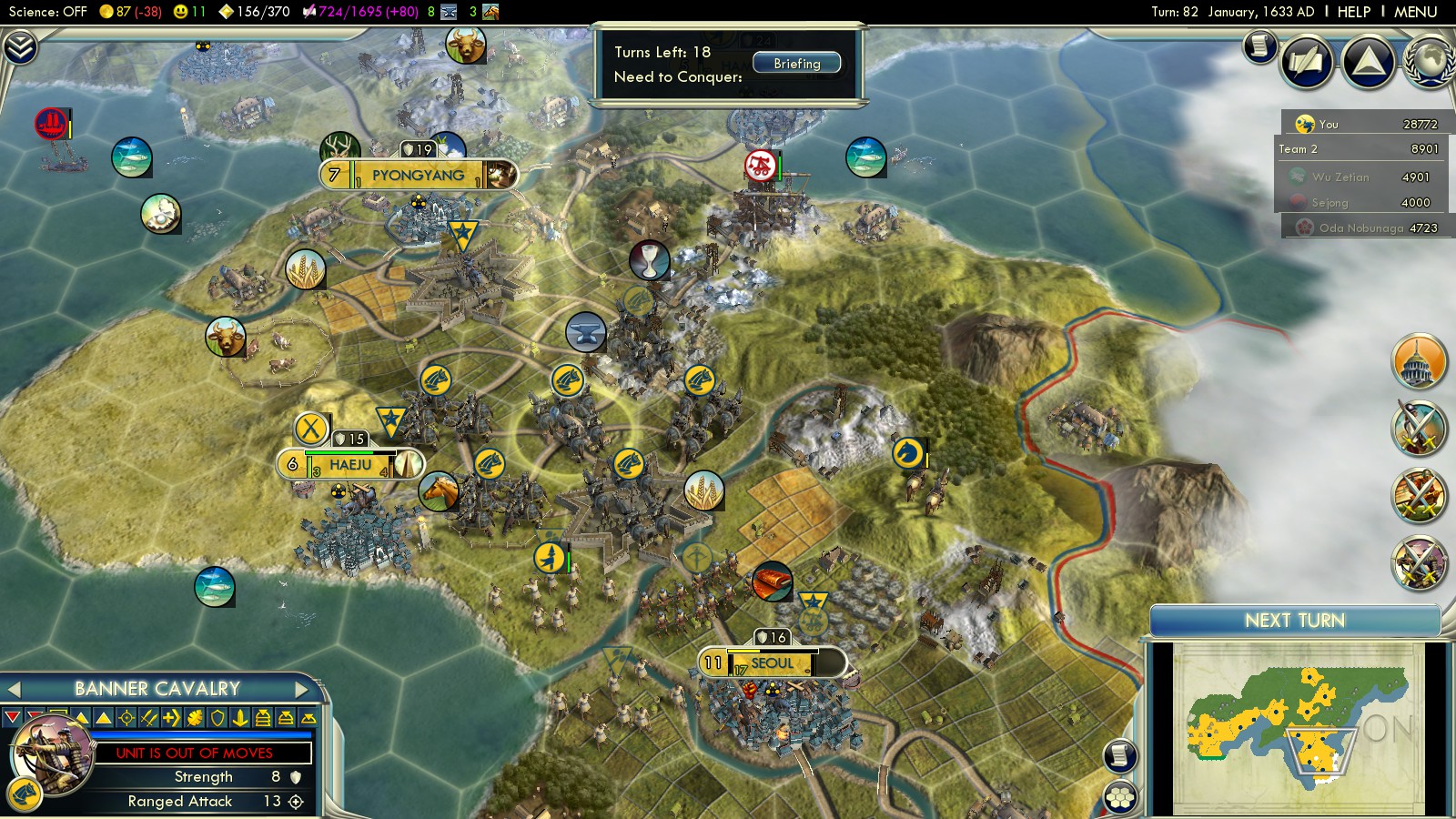1456x819 pixels.
Task: Open the social policies triangle icon
Action: click(x=1368, y=62)
